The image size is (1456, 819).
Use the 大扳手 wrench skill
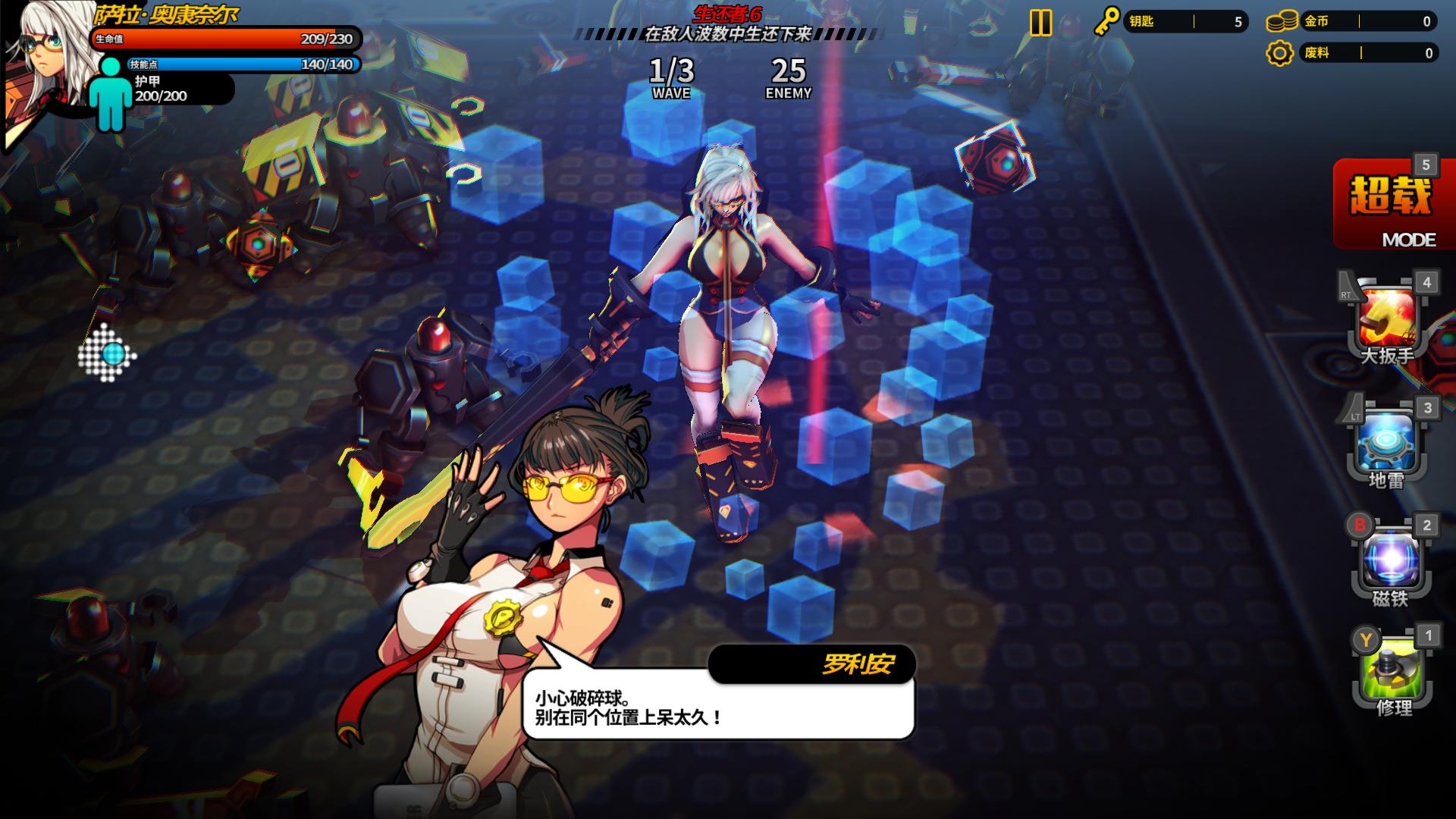pyautogui.click(x=1388, y=319)
